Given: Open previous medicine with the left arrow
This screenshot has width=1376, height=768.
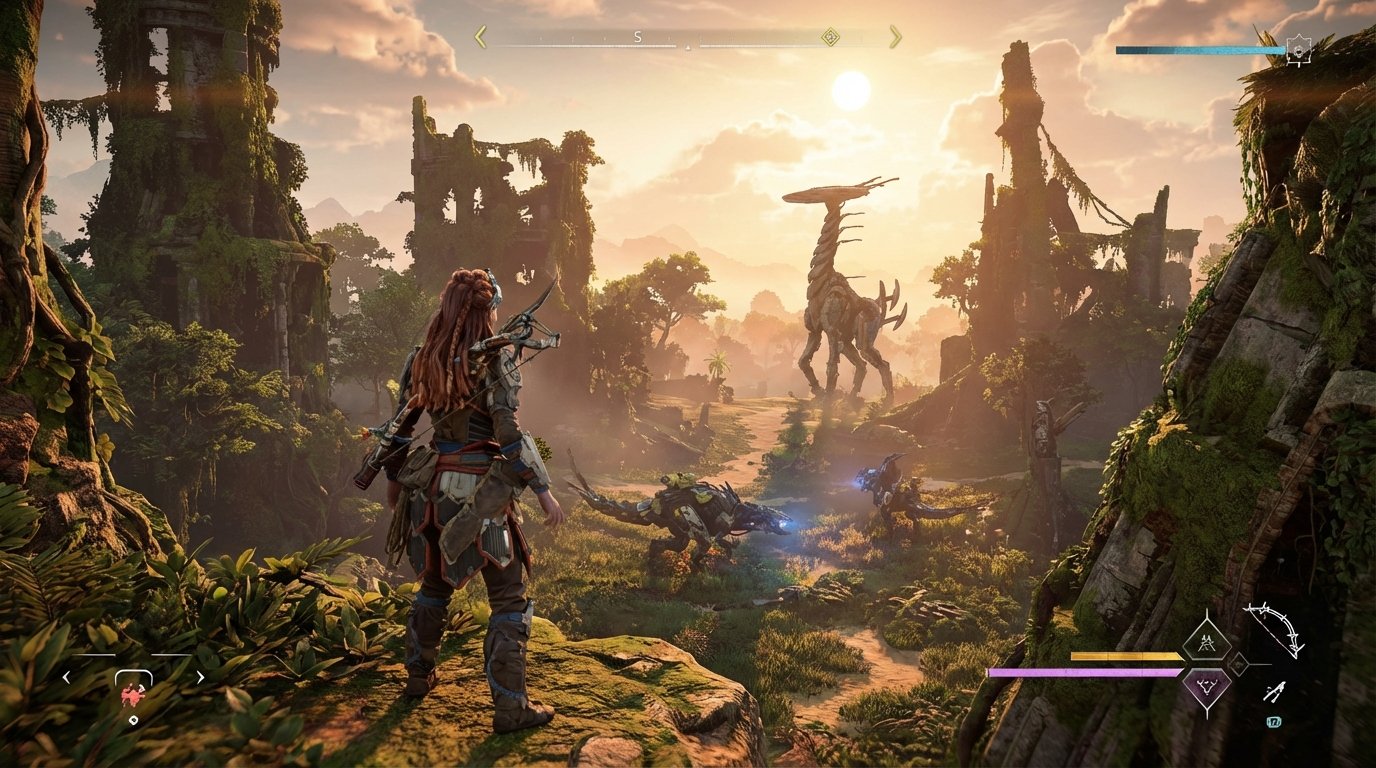Looking at the screenshot, I should (x=67, y=677).
